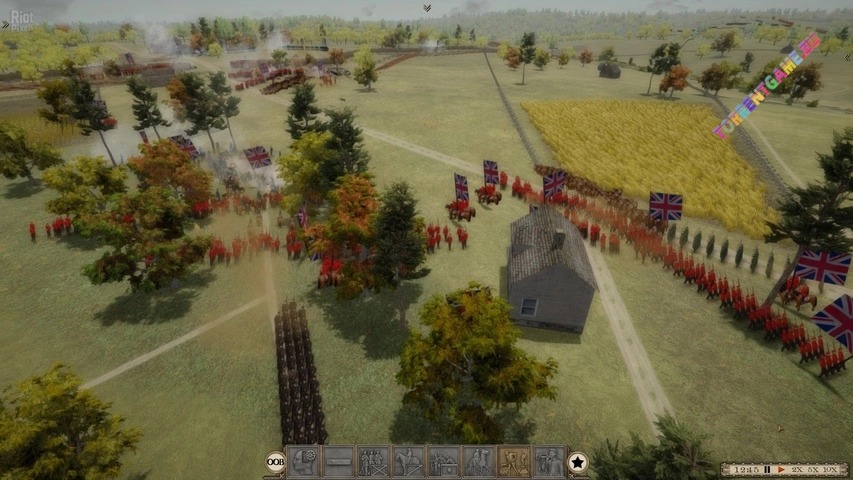Open the OOB order of battle panel
The width and height of the screenshot is (853, 480).
click(275, 462)
